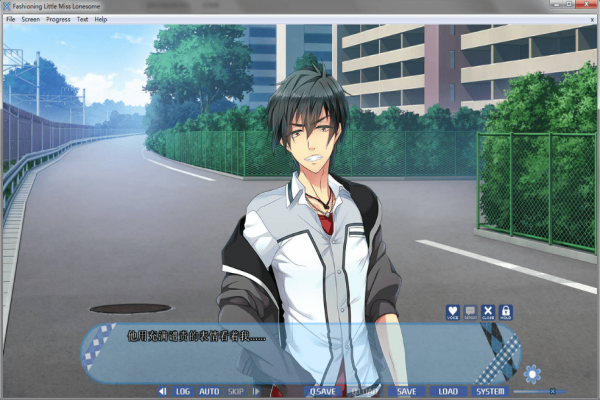
Task: Open the Help menu
Action: (x=101, y=19)
